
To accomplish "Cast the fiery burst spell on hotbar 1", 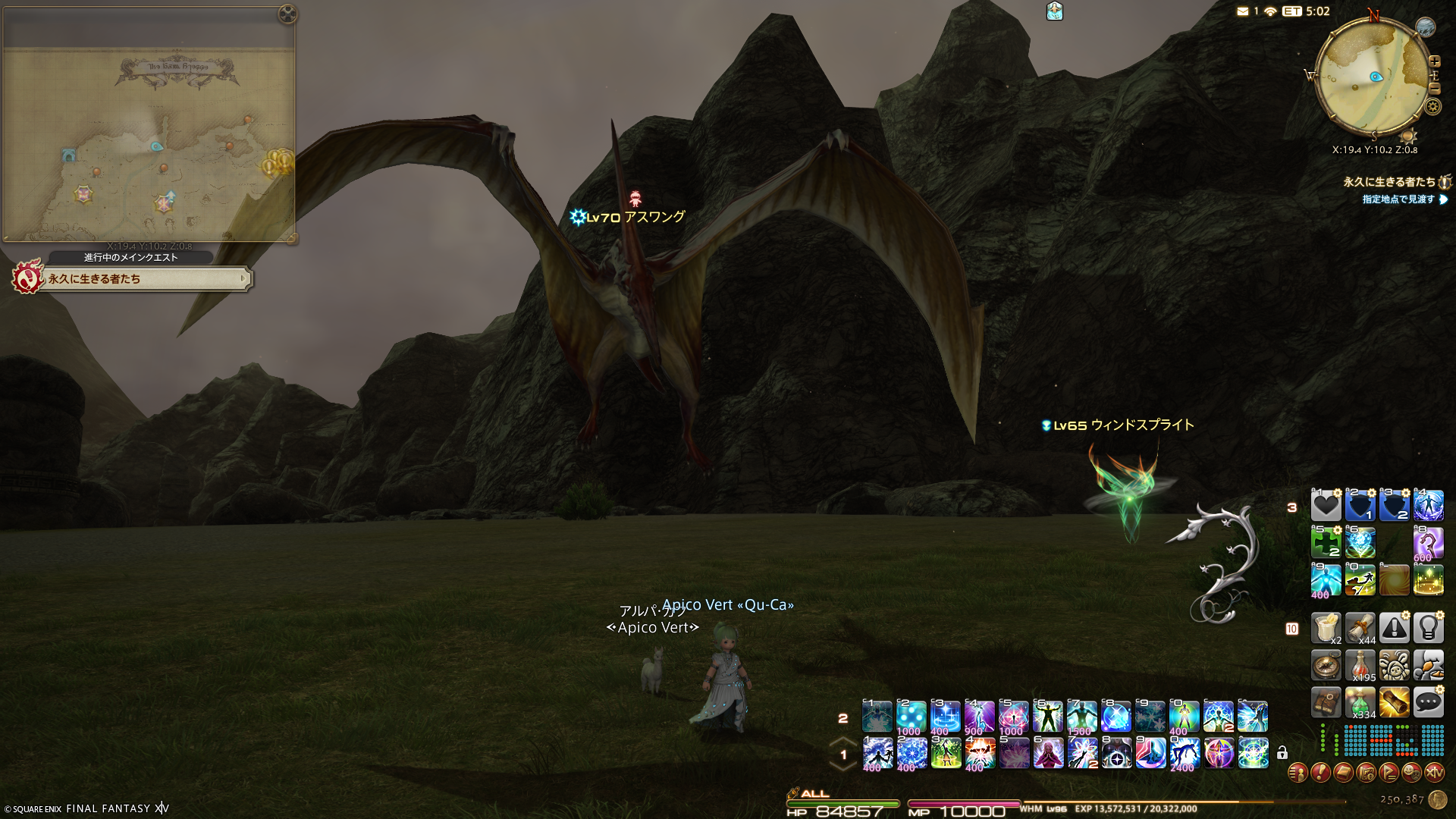I will [x=980, y=753].
